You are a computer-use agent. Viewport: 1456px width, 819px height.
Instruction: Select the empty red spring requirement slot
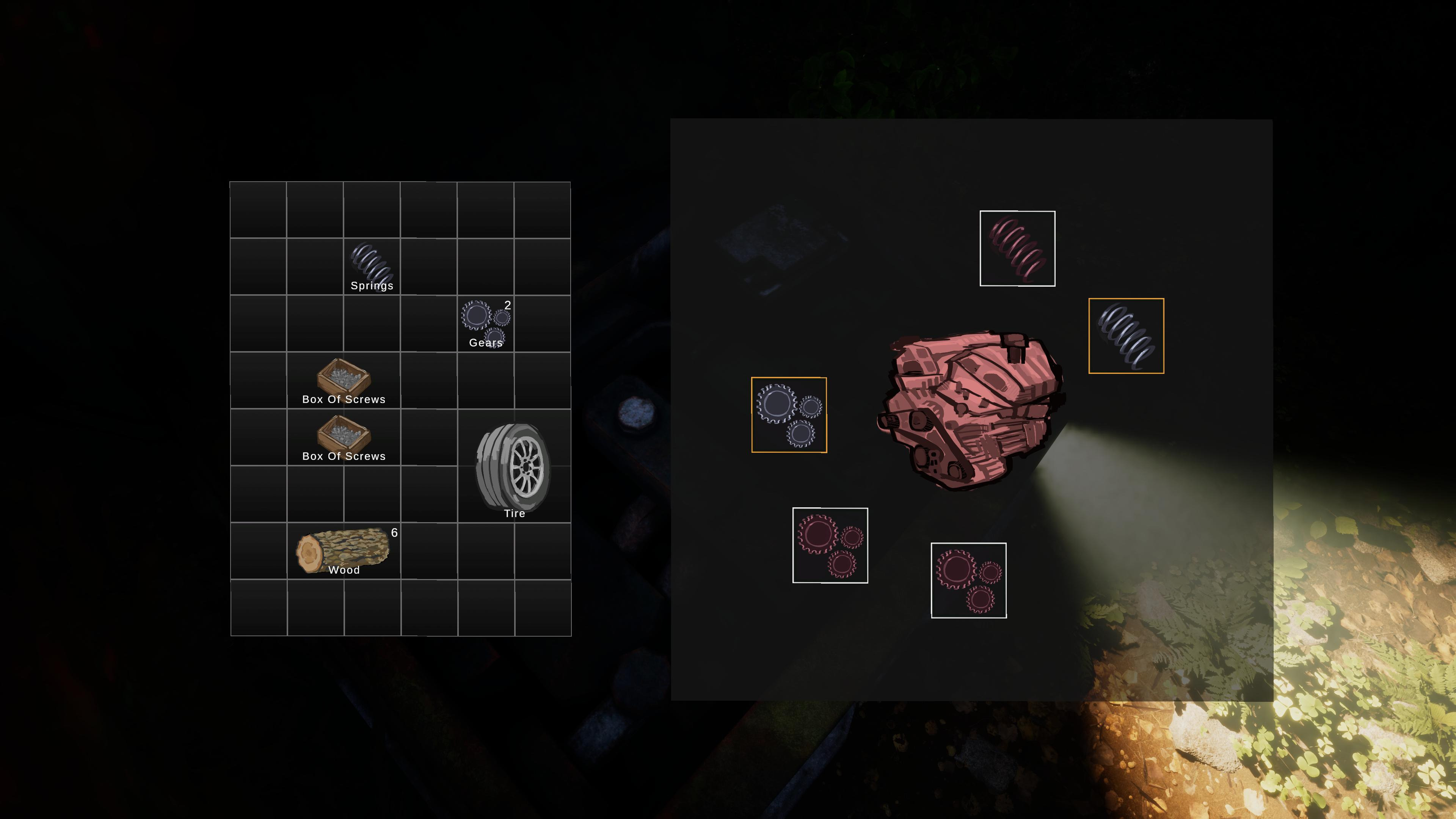click(x=1017, y=249)
